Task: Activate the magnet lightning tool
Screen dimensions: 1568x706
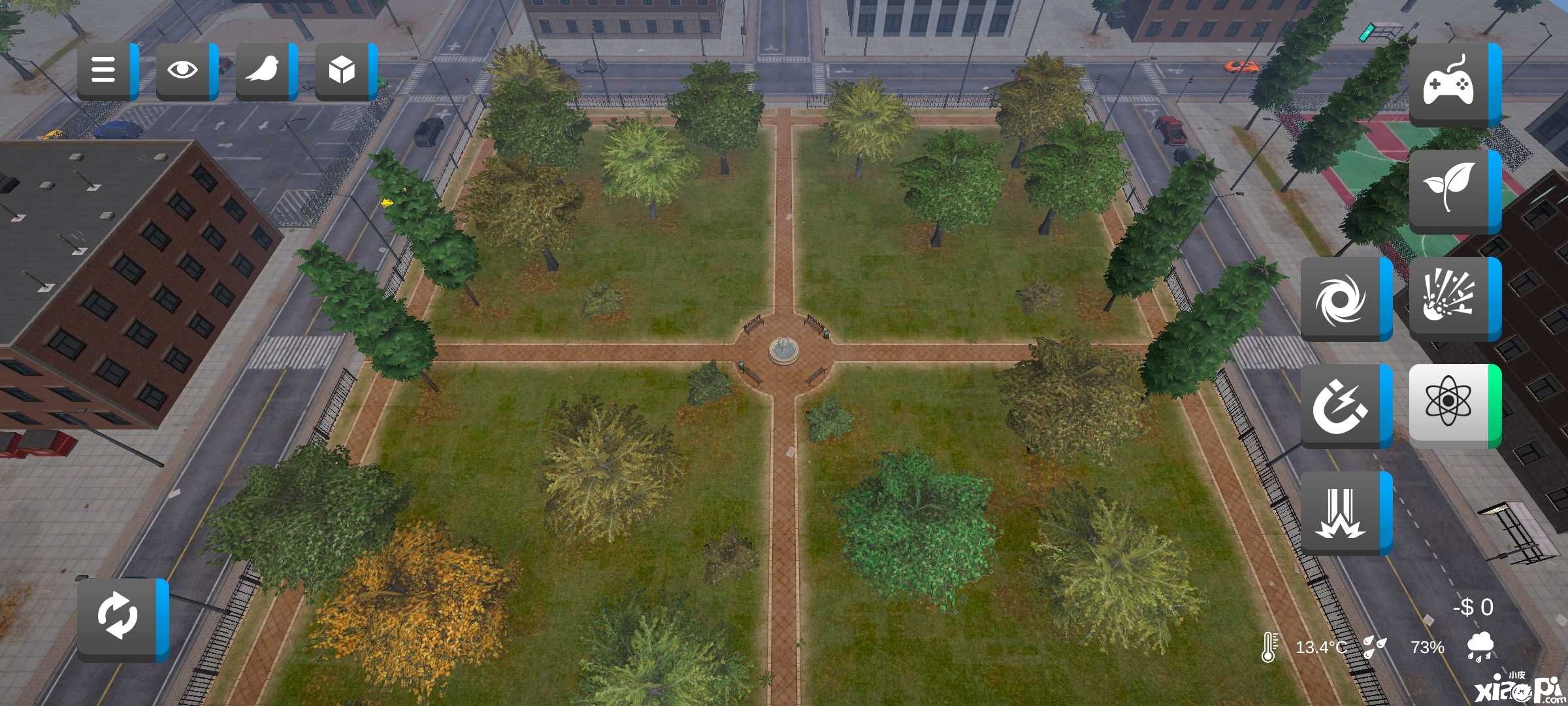Action: pos(1343,405)
